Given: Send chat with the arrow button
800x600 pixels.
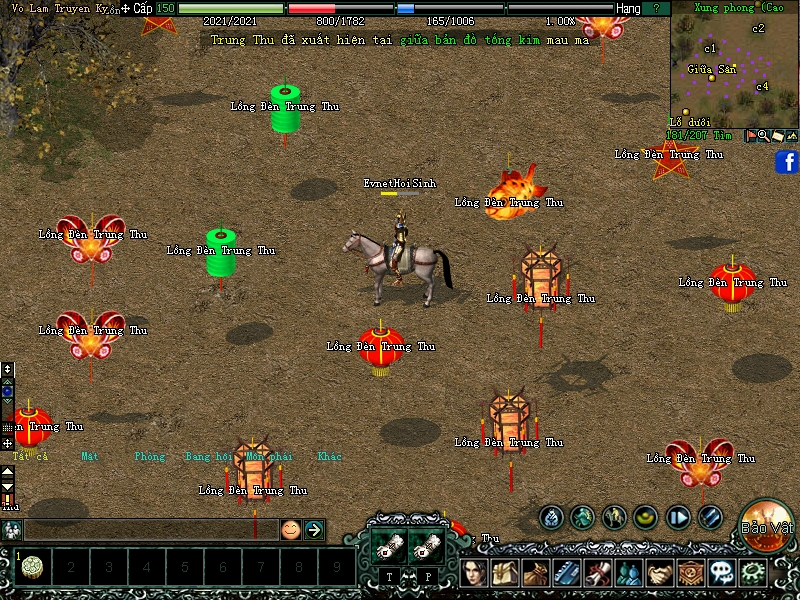Looking at the screenshot, I should [x=314, y=530].
